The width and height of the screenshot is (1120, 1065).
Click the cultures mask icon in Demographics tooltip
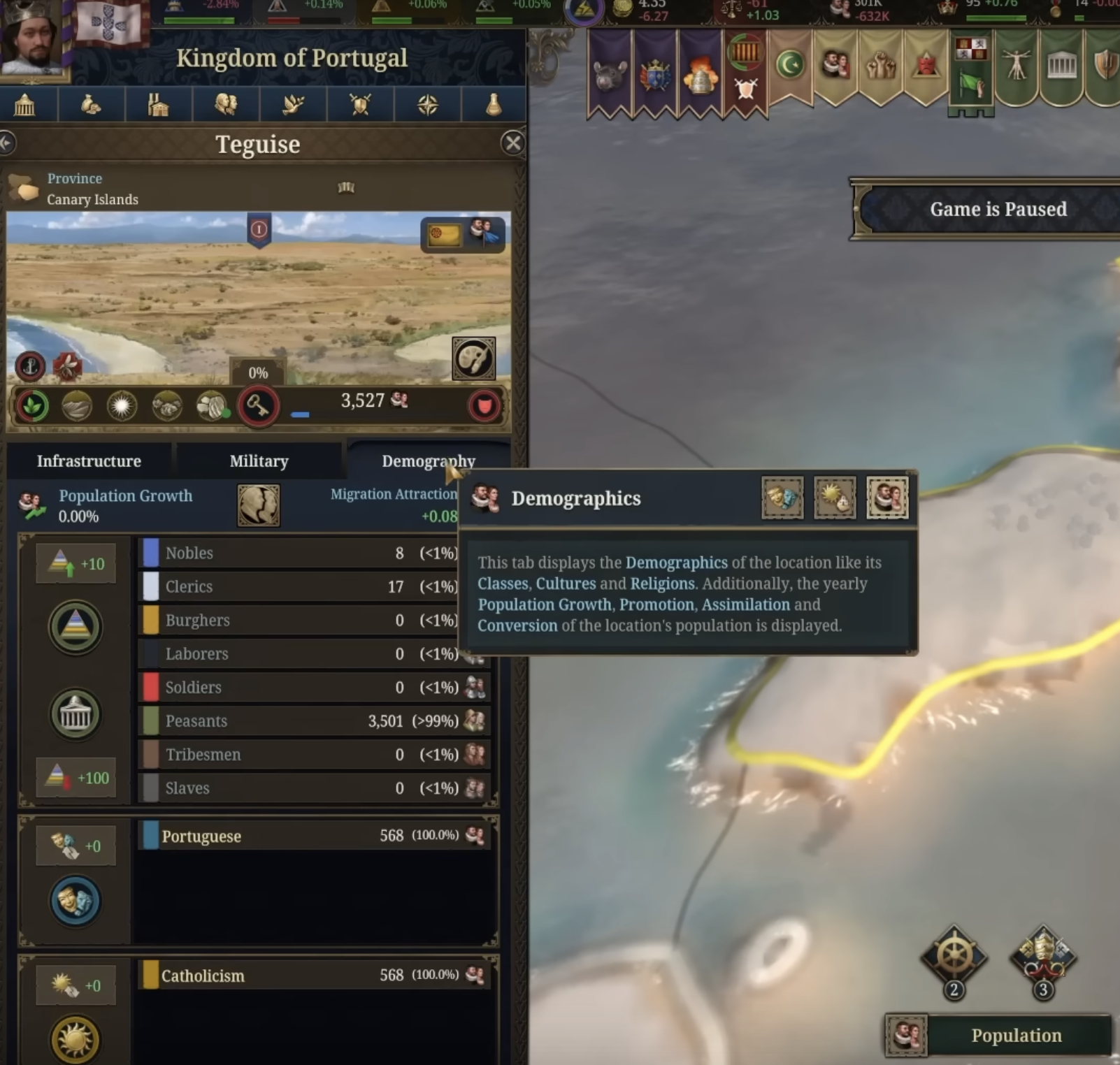783,498
